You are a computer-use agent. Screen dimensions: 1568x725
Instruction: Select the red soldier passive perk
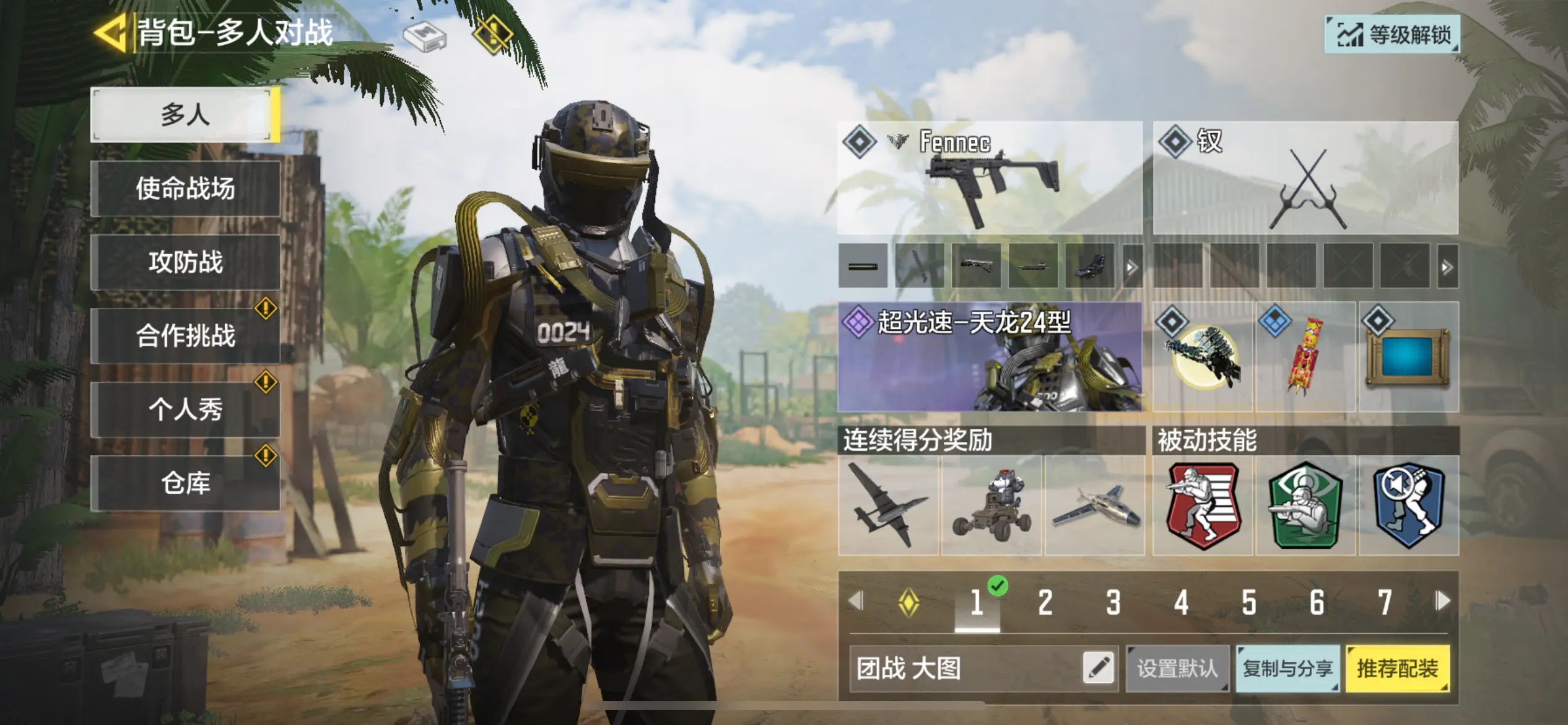click(x=1203, y=506)
